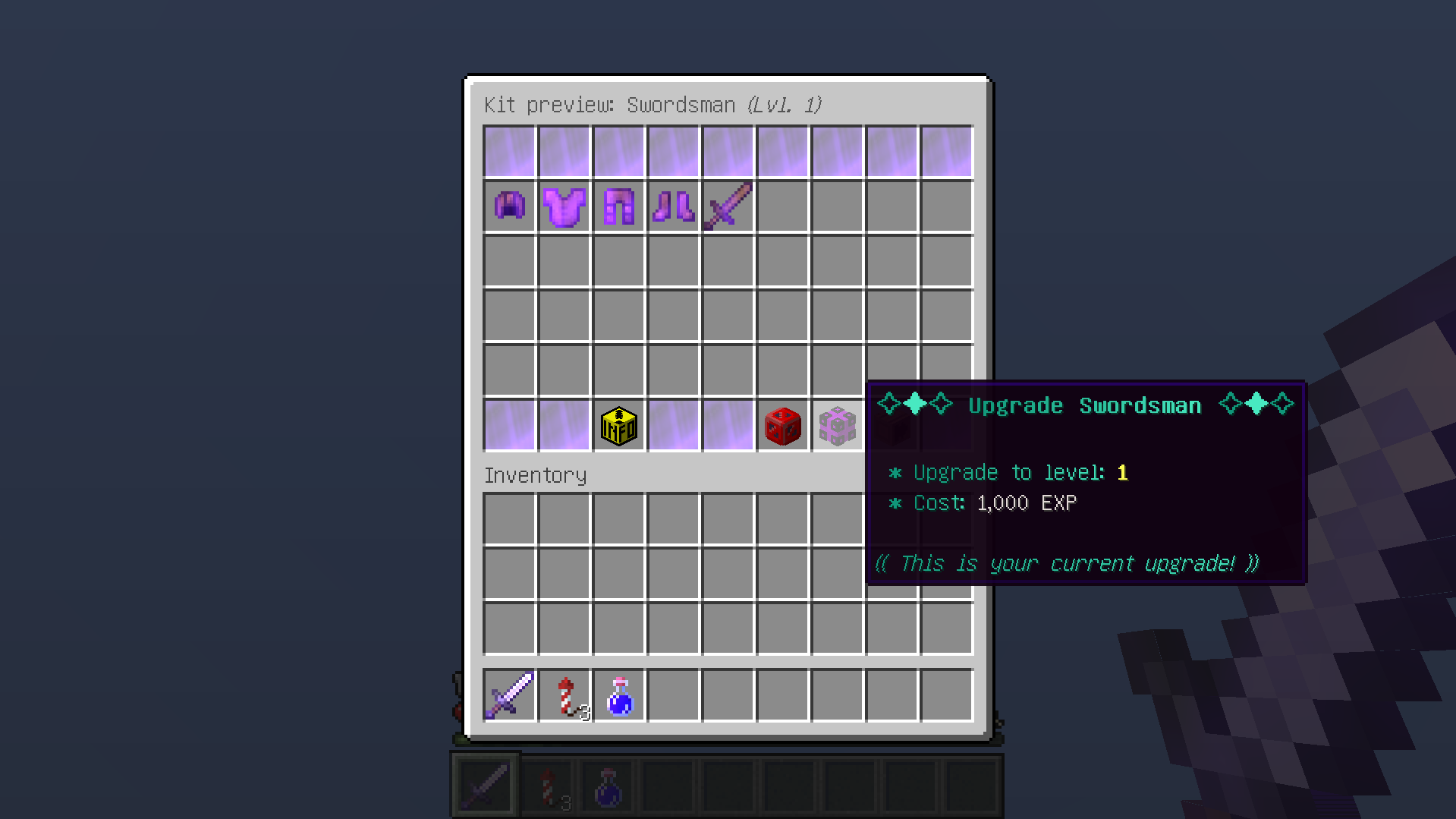Select the blue splash potion in the inventory

[618, 695]
